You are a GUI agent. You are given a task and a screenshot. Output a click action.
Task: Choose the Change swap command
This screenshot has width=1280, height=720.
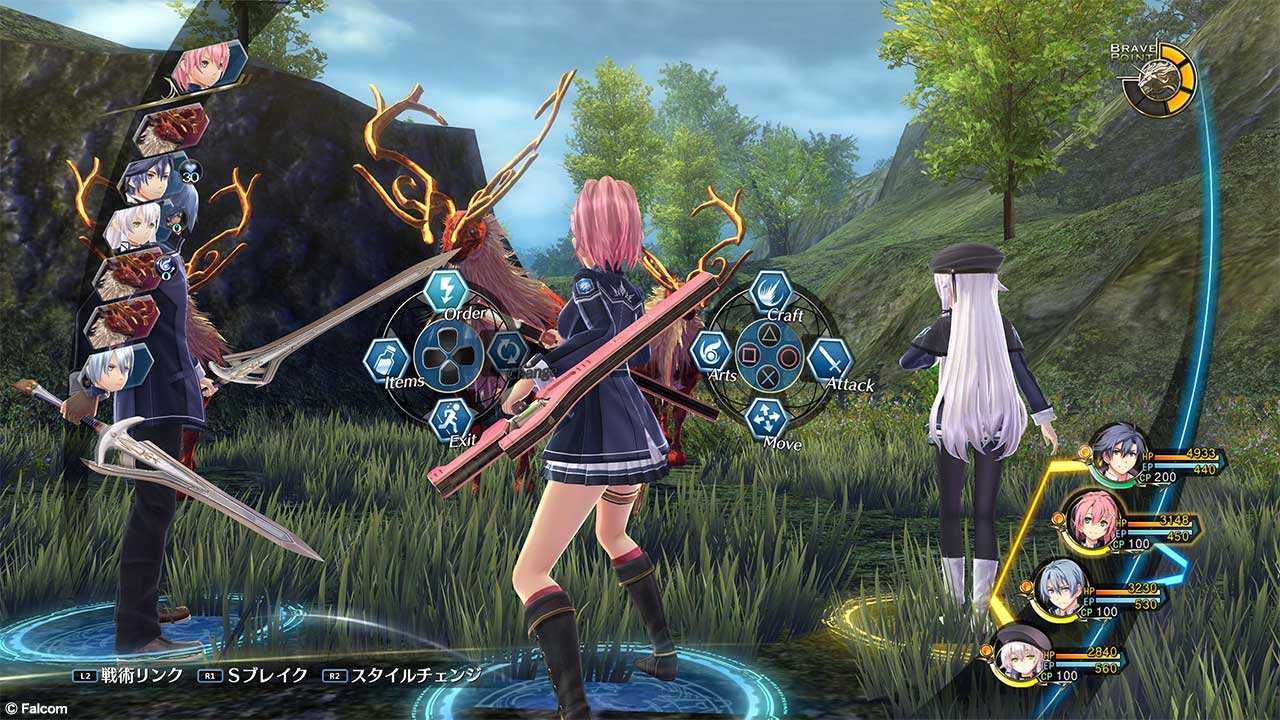click(x=505, y=351)
